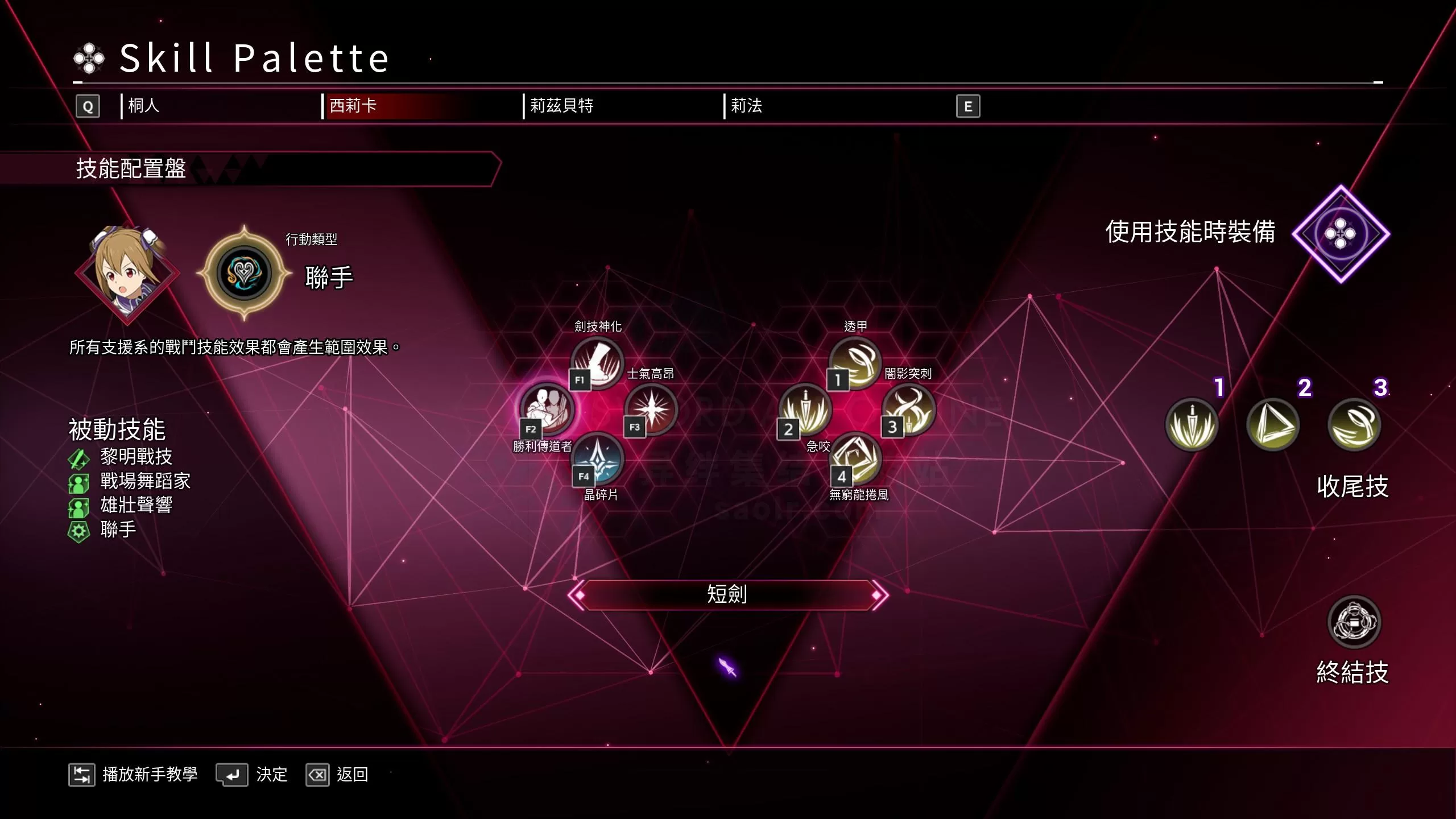The height and width of the screenshot is (819, 1456).
Task: Select the 晶碎片 skill in slot F4
Action: [x=598, y=458]
